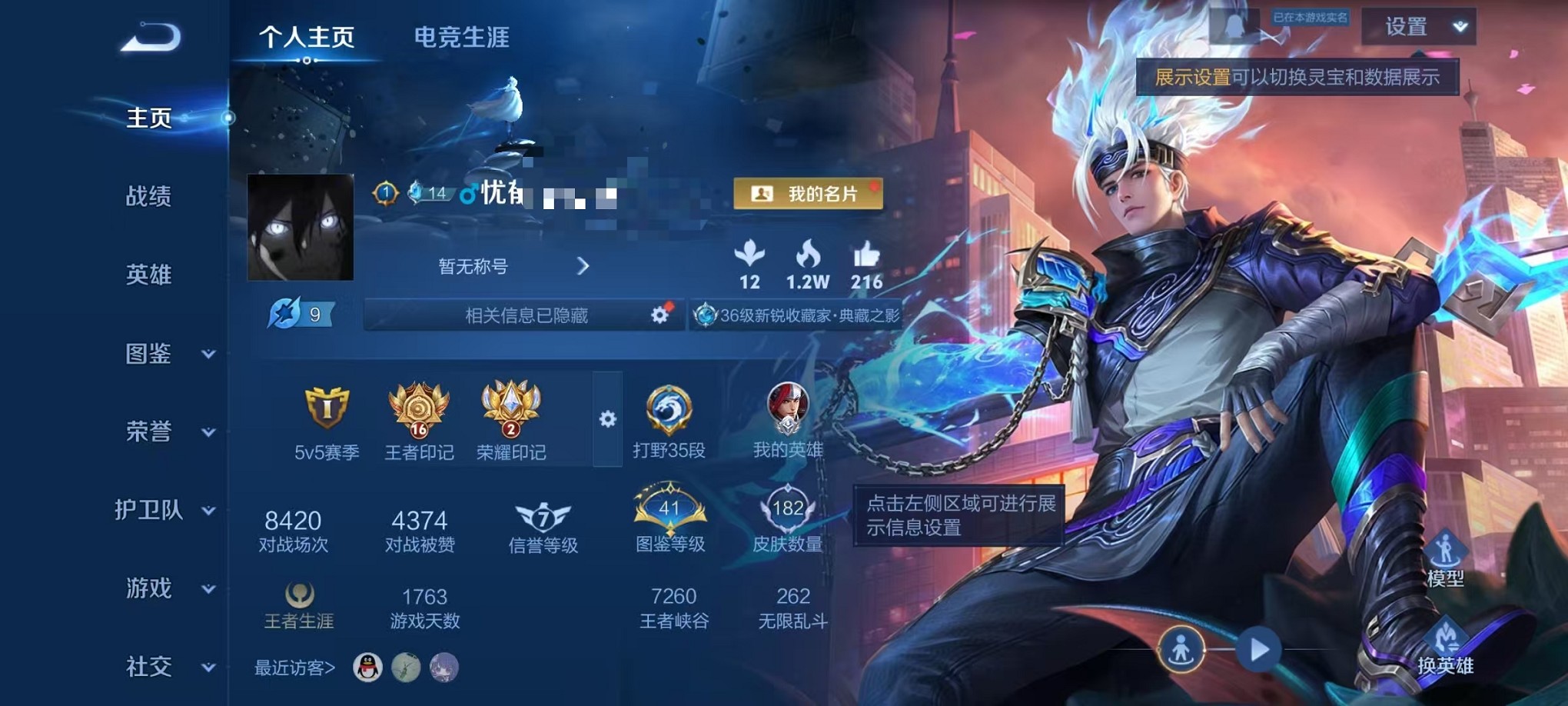Open the display settings gear beside 相关信息已隐藏
Viewport: 1568px width, 706px height.
[x=659, y=316]
